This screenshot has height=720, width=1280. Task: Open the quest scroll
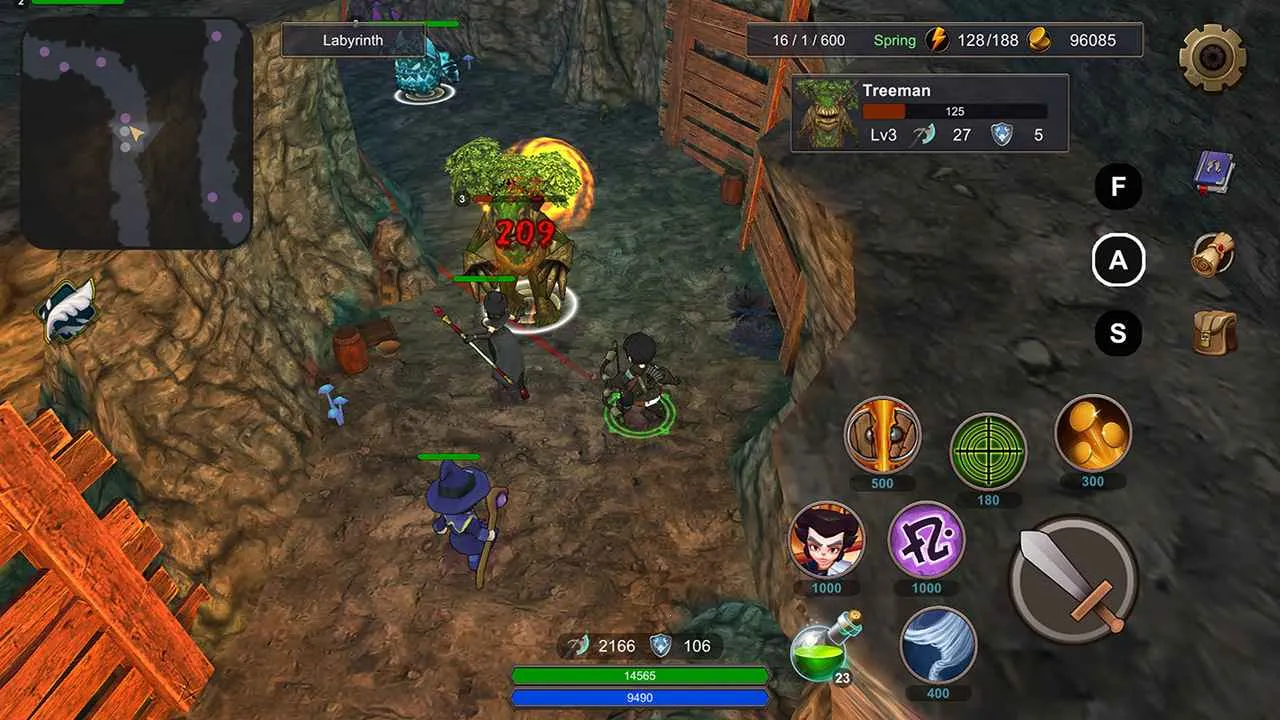pos(1214,255)
